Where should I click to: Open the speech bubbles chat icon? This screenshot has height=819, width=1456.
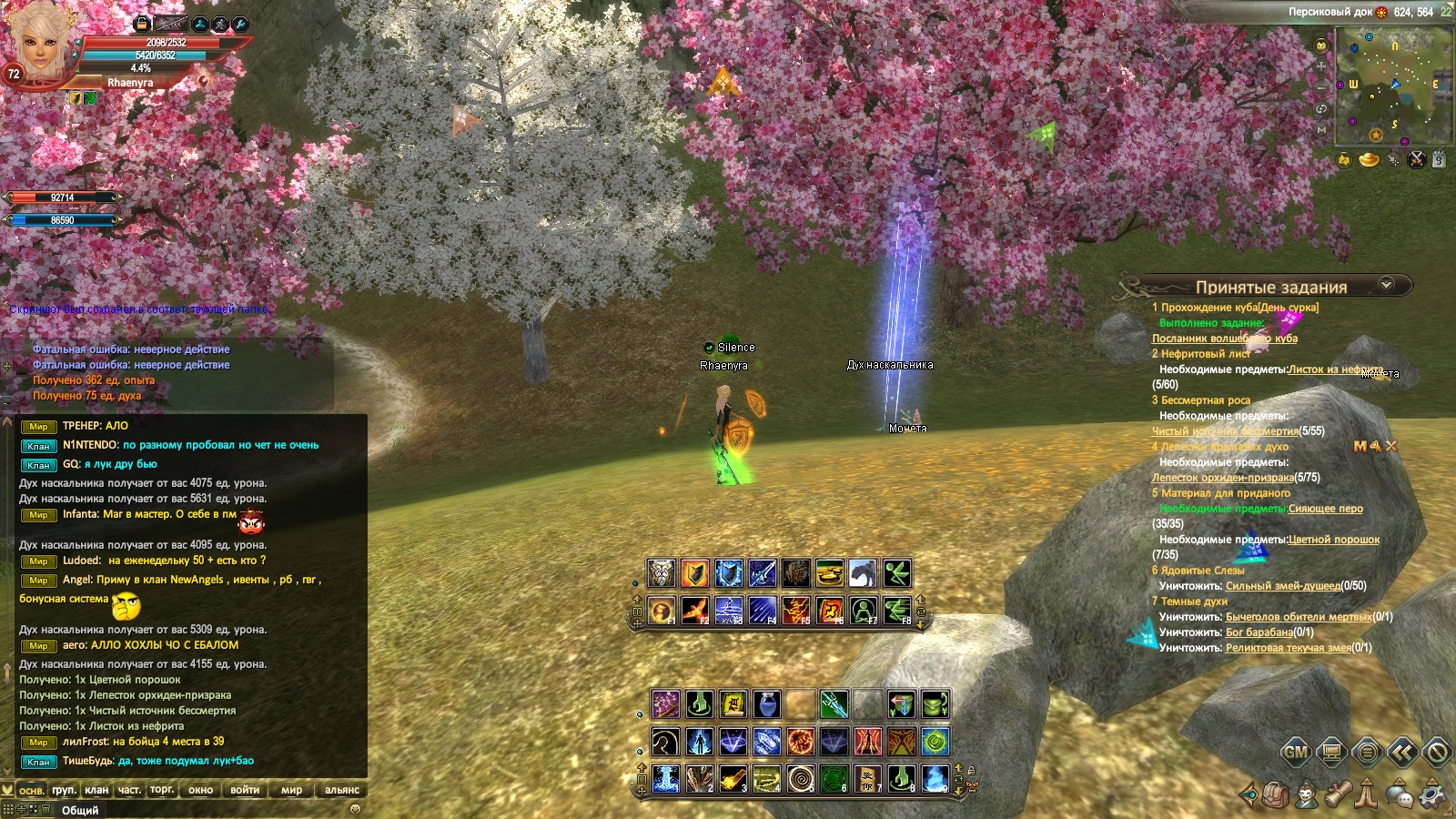[x=1399, y=795]
